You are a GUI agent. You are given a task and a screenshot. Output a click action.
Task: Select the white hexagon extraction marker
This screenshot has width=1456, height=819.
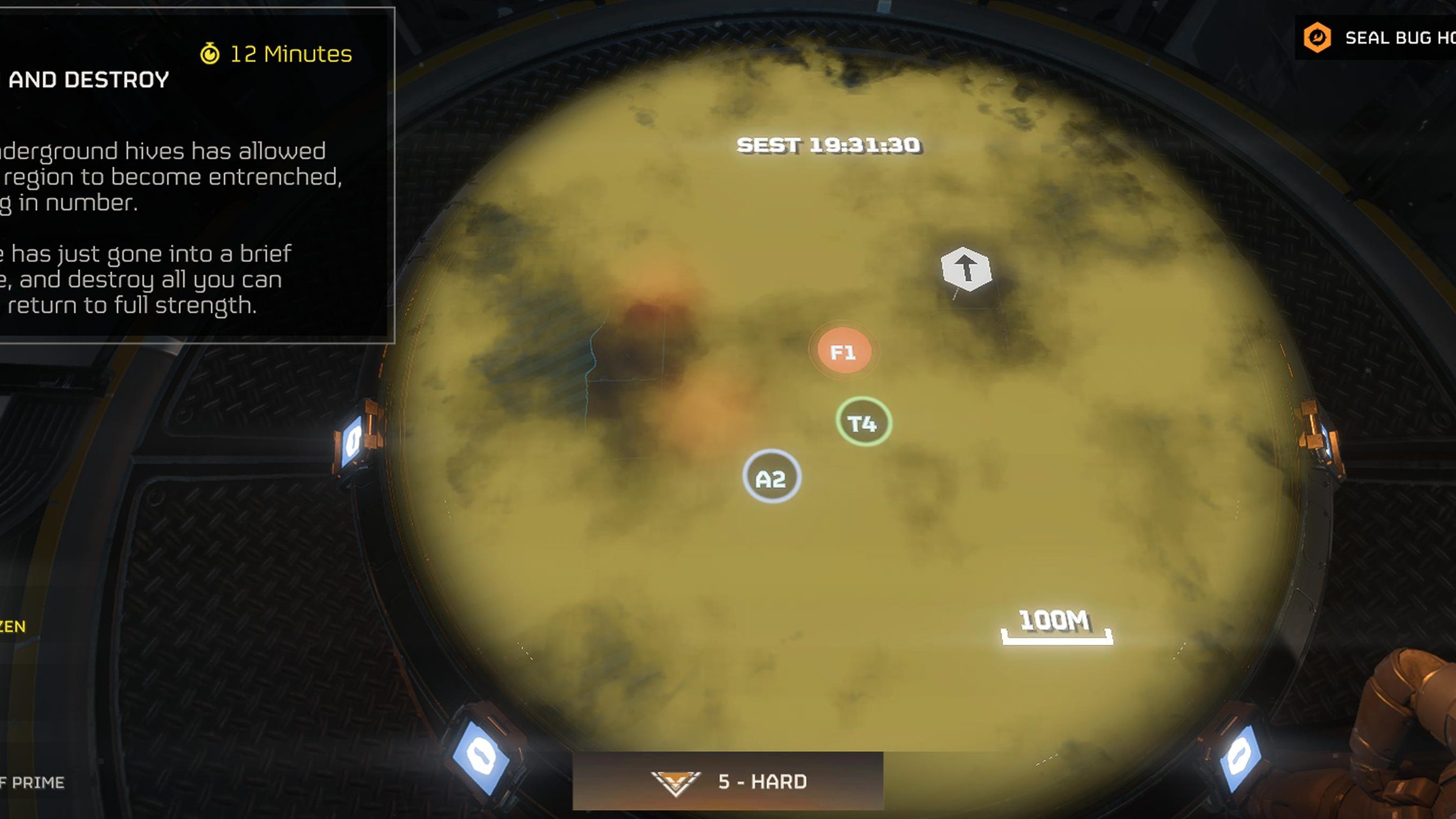[x=966, y=269]
